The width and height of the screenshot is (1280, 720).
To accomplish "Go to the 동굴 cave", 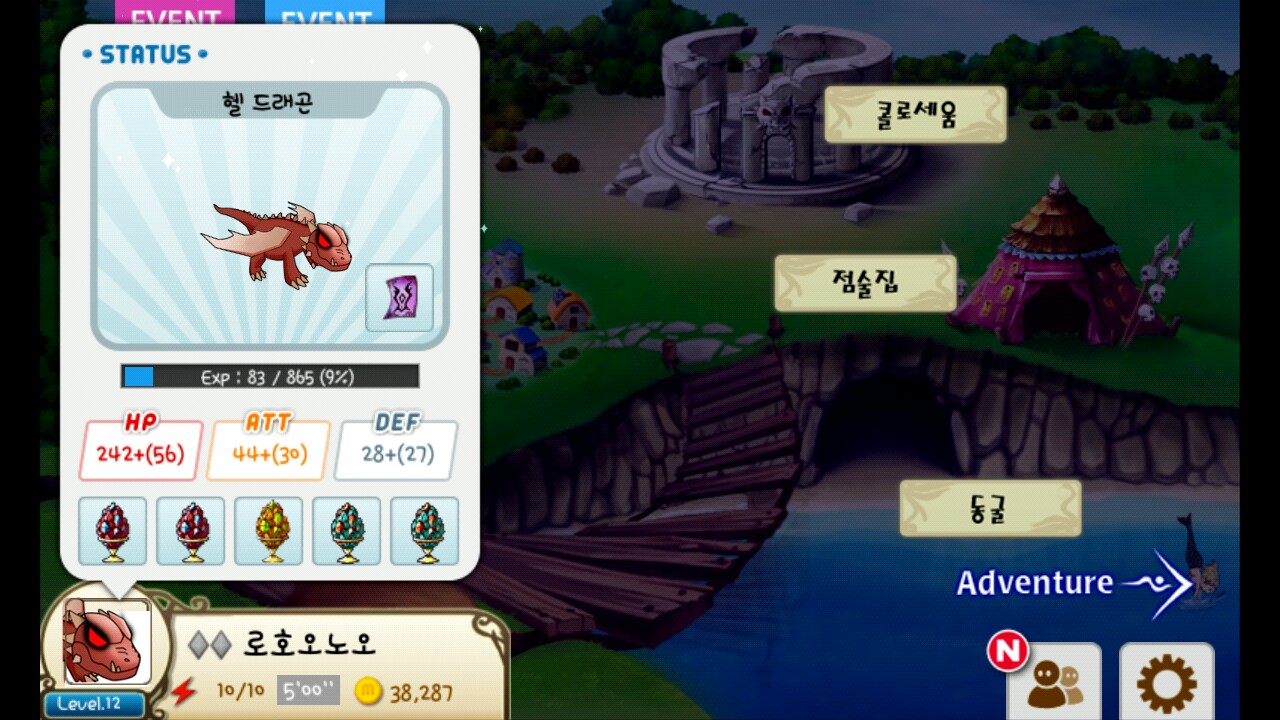I will click(990, 508).
